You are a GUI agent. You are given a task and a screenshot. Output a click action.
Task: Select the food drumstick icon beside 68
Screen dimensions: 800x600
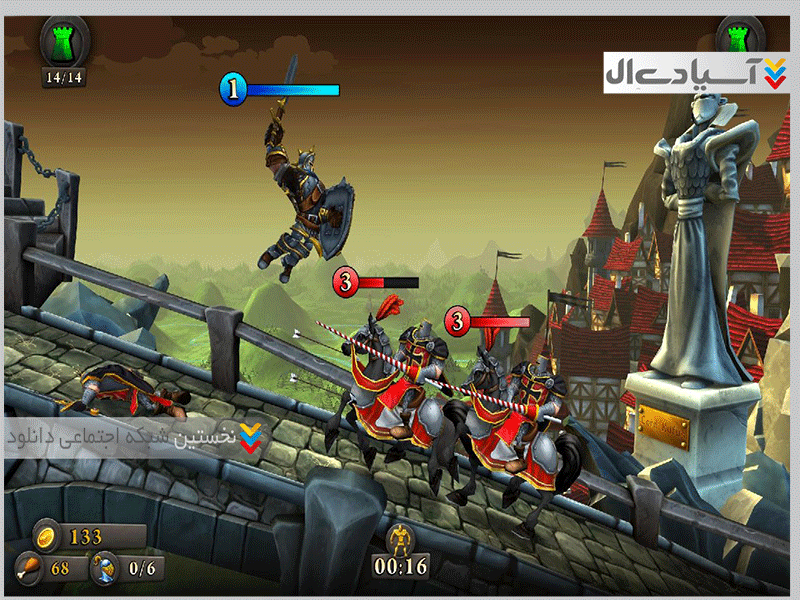tap(28, 570)
